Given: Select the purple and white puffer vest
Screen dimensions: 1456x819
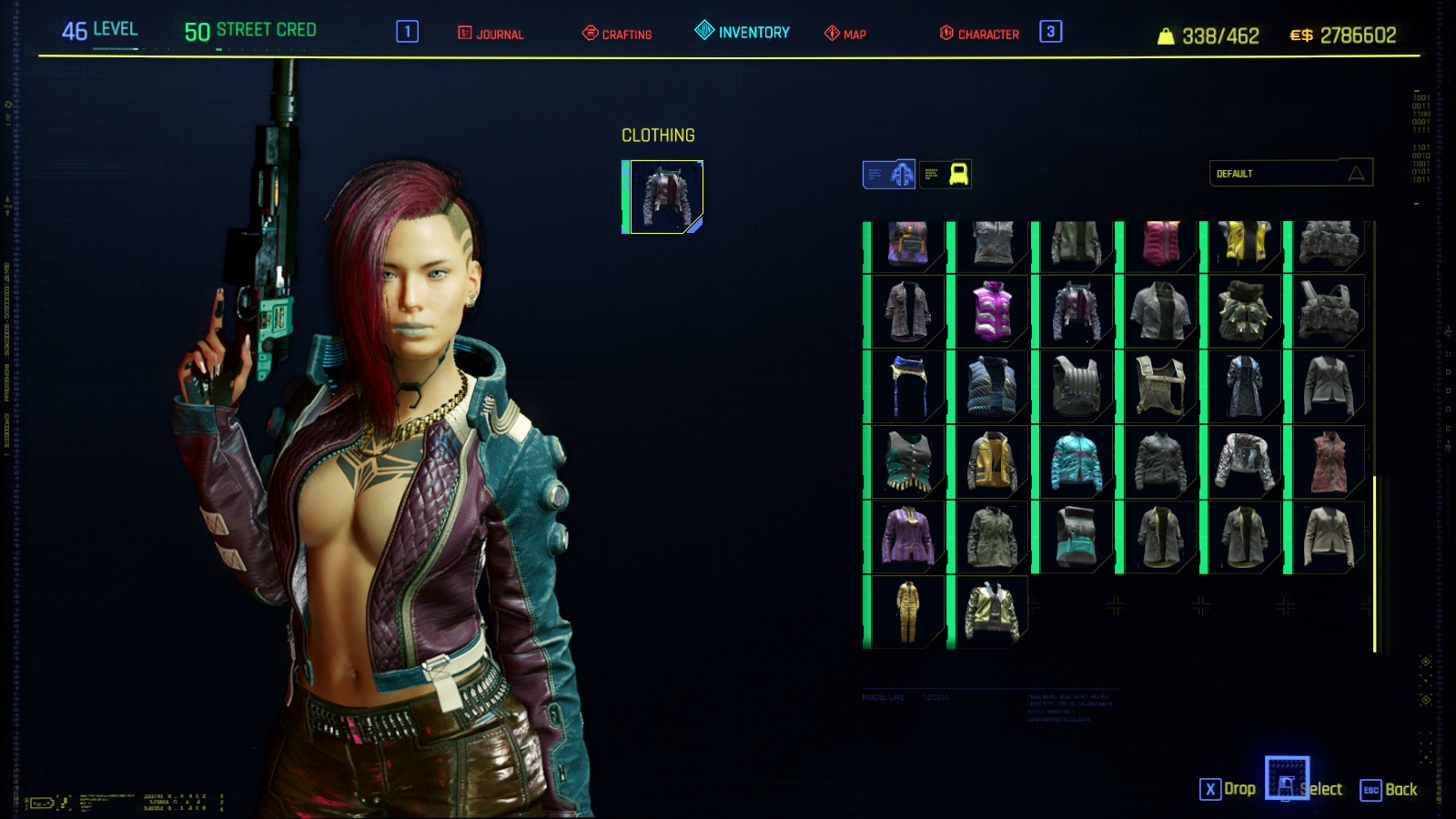Looking at the screenshot, I should (992, 311).
